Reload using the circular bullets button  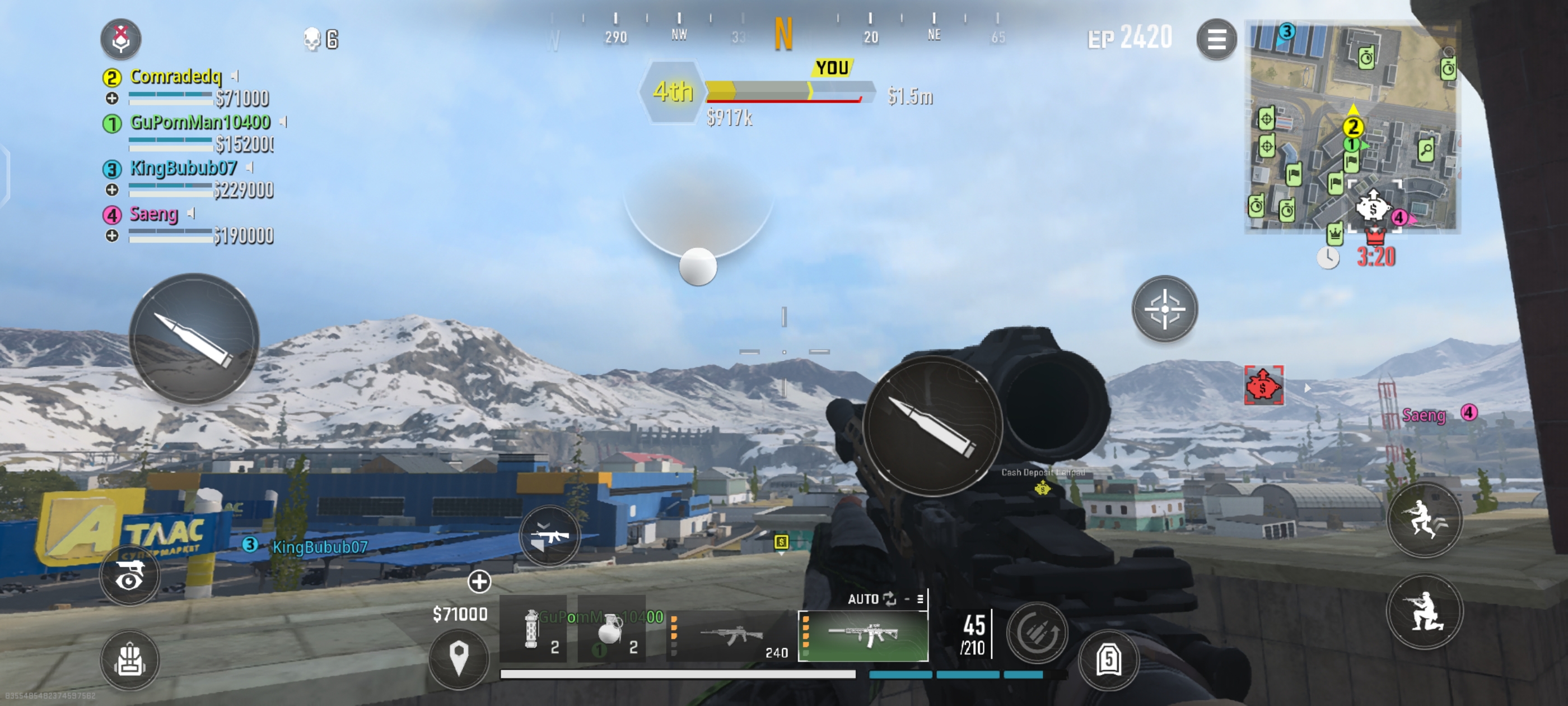[x=1036, y=633]
